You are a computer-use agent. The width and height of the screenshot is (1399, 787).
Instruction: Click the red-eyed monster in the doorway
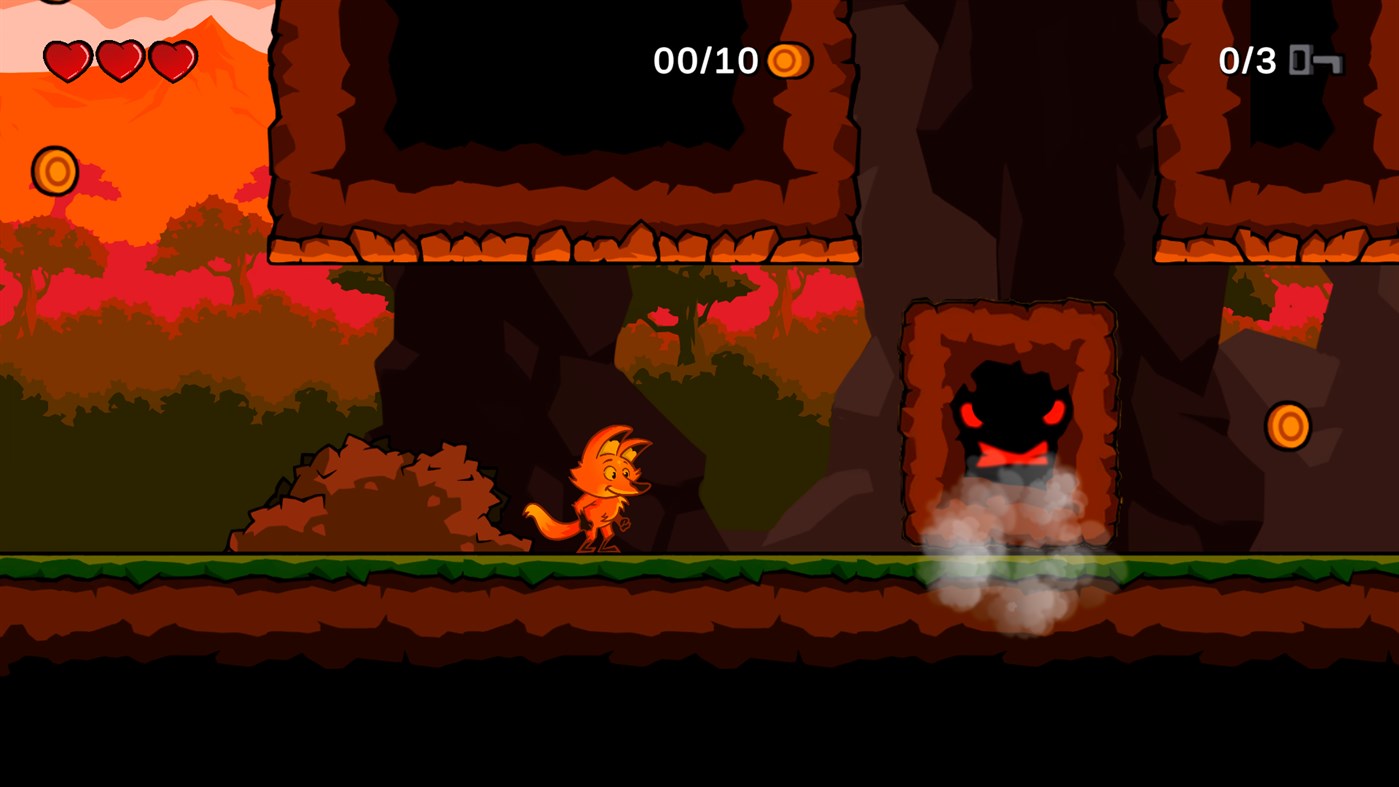point(1012,410)
